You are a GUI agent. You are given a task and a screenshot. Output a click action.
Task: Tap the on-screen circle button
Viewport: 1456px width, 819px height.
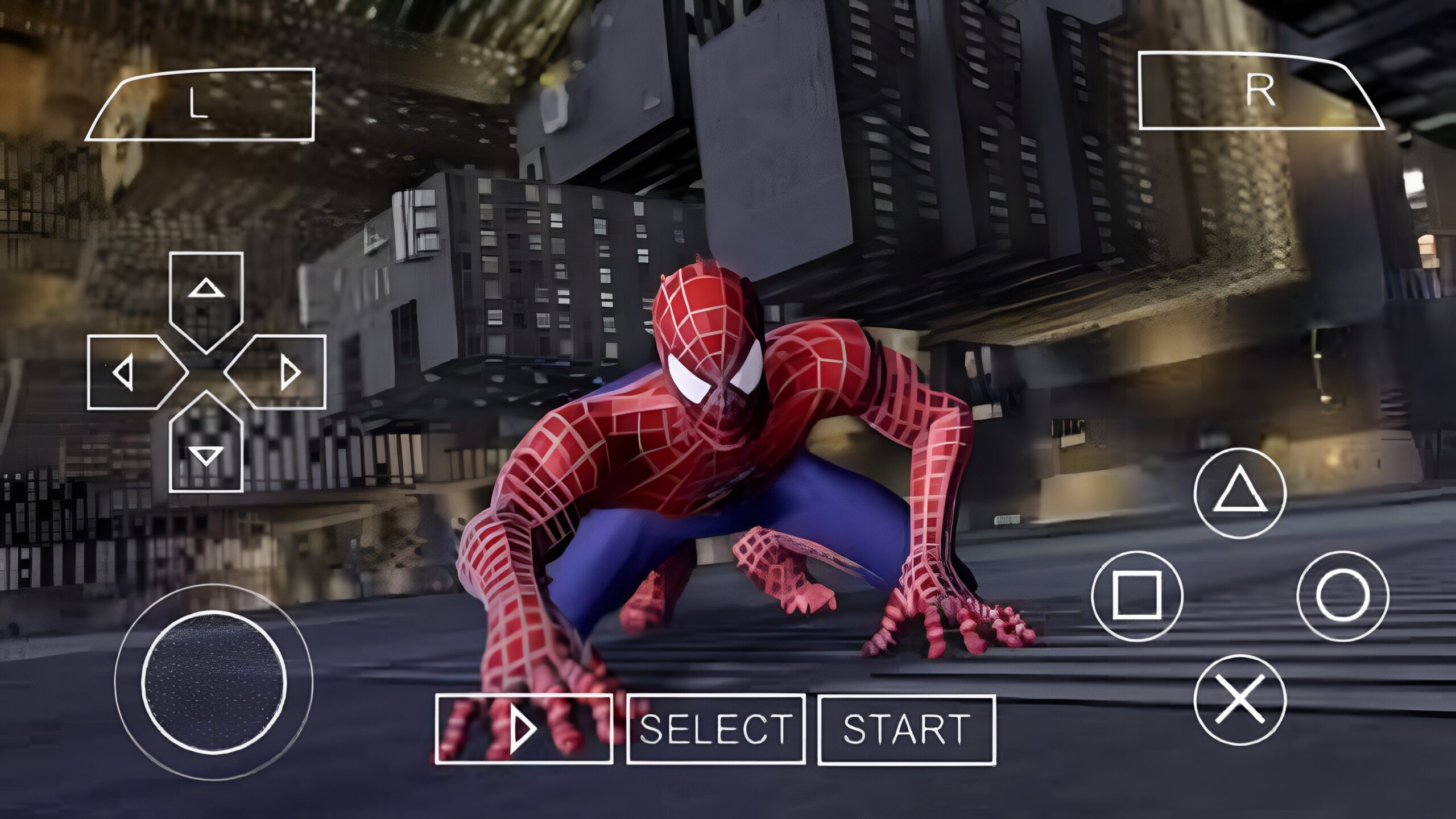coord(1343,596)
